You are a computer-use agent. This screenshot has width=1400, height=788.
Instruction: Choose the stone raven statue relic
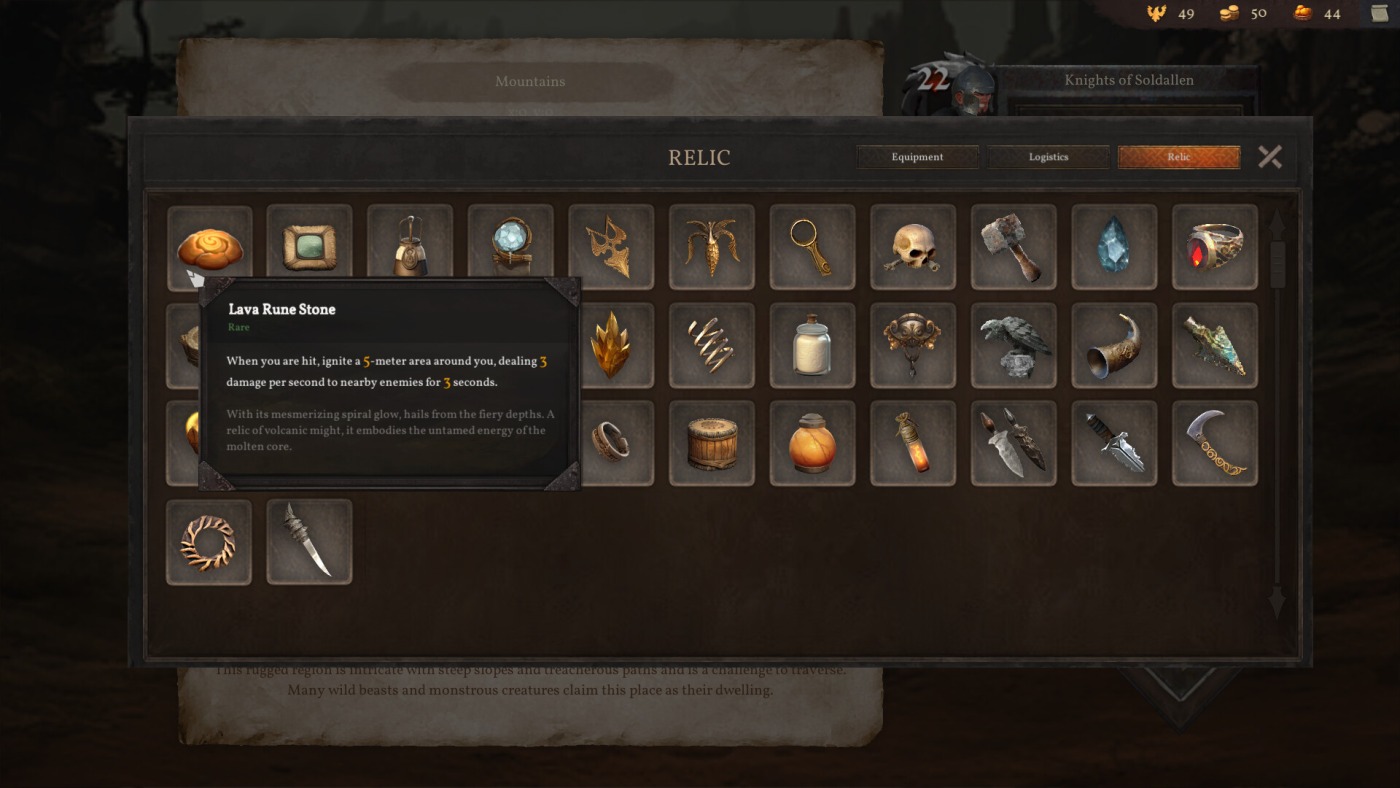click(1014, 345)
